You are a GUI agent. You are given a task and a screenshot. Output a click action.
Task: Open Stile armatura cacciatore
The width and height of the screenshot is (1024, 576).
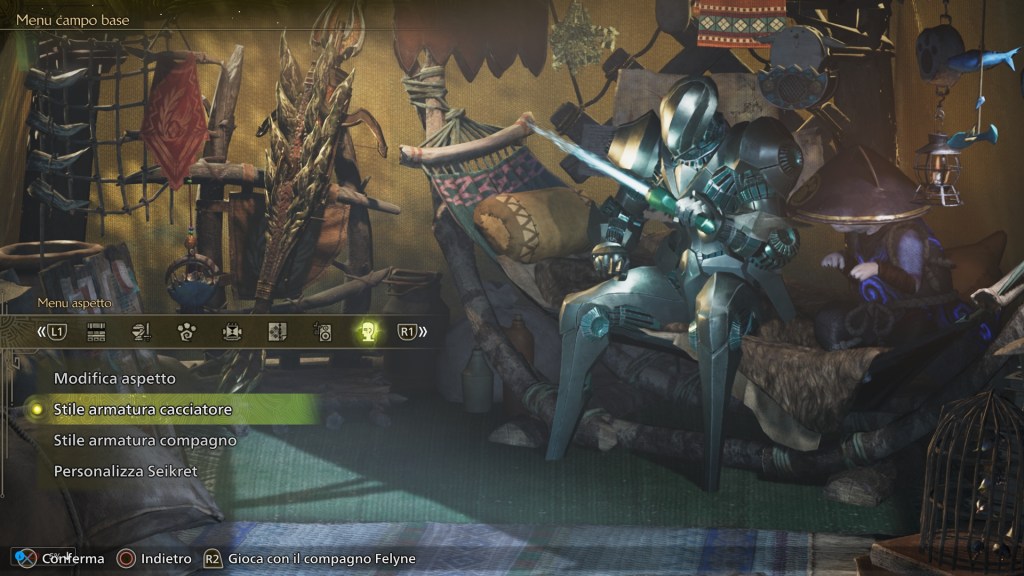143,410
